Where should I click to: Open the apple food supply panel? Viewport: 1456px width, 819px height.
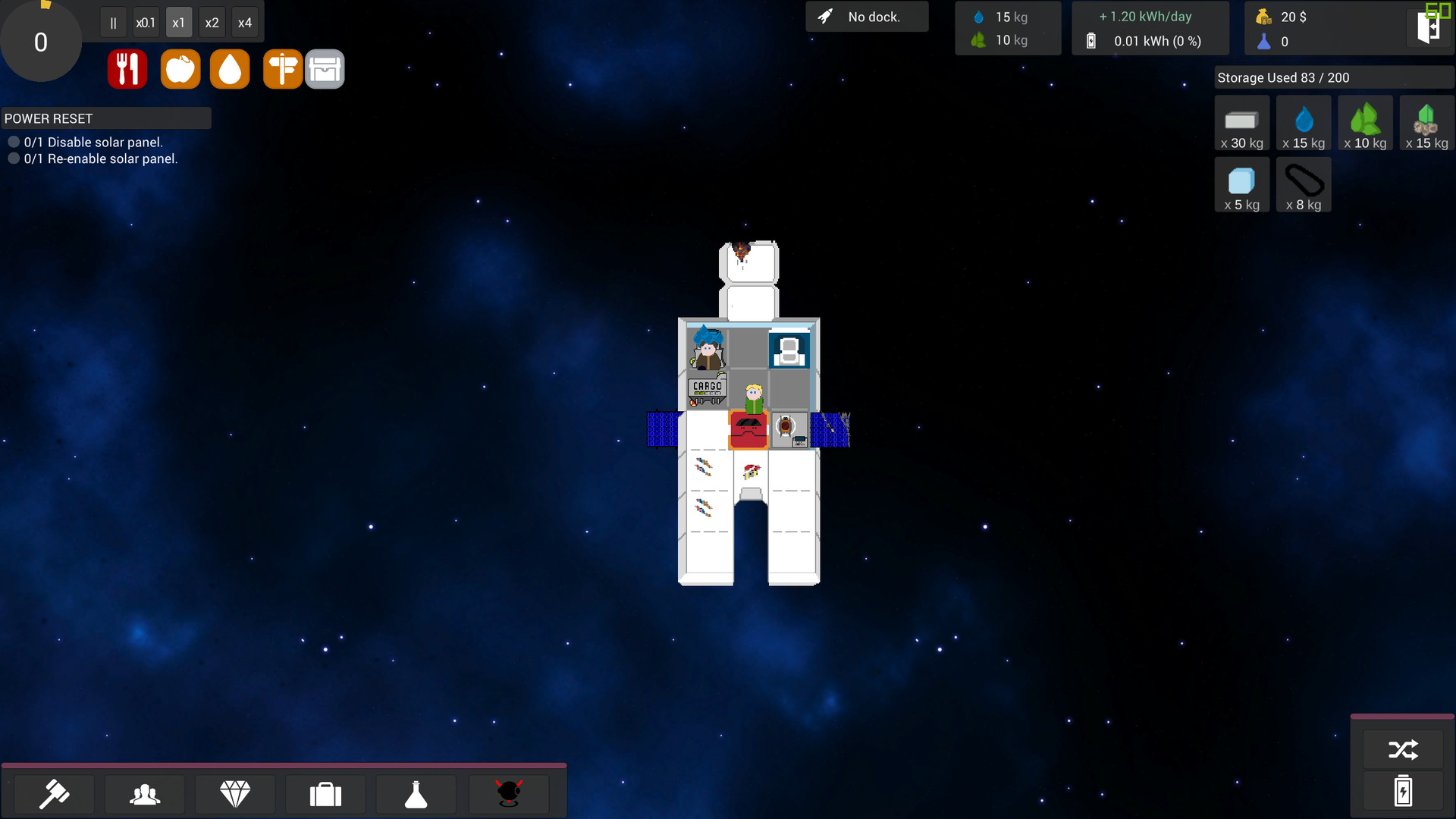180,68
